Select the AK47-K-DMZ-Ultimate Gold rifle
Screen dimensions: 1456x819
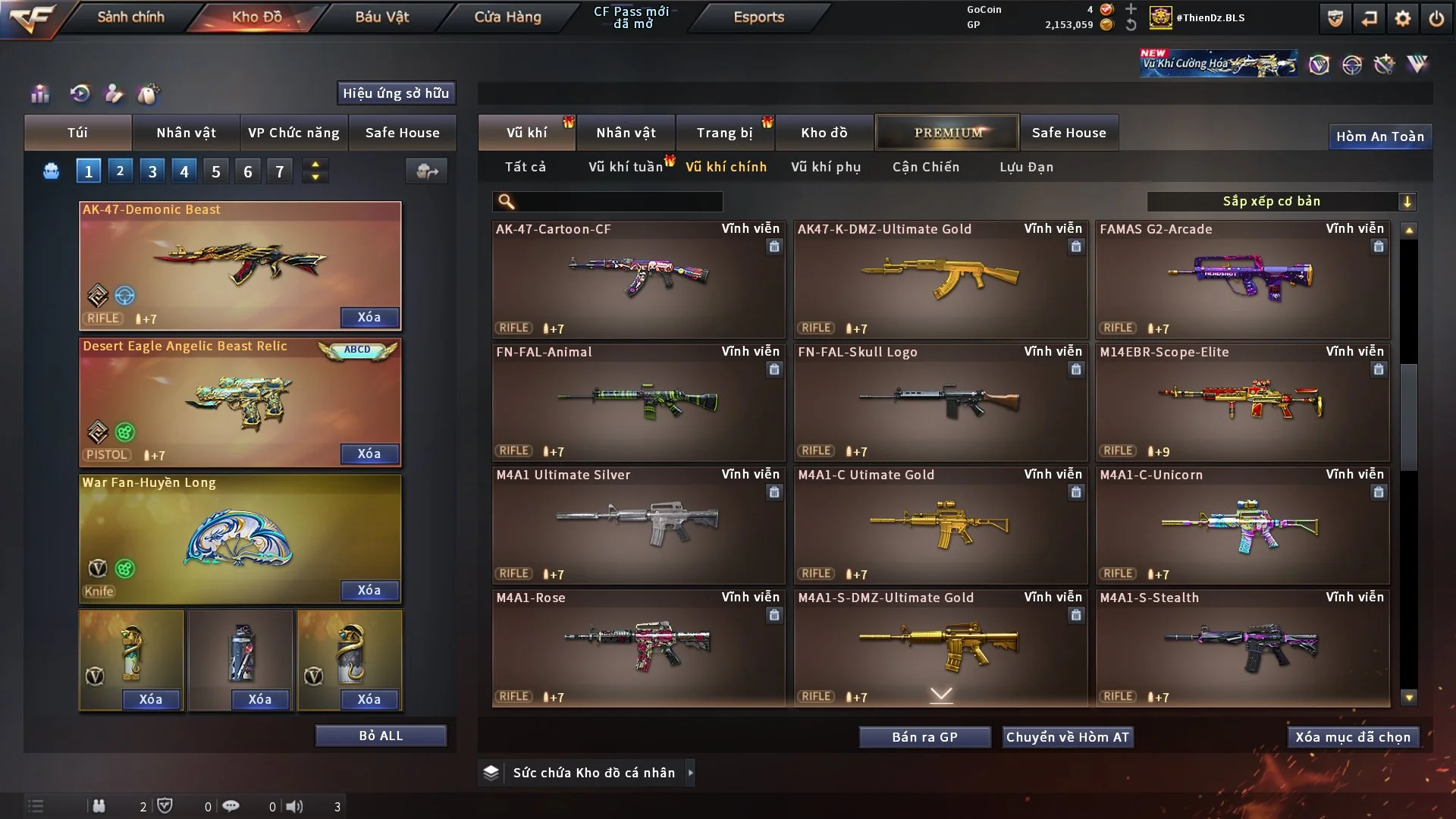click(940, 279)
